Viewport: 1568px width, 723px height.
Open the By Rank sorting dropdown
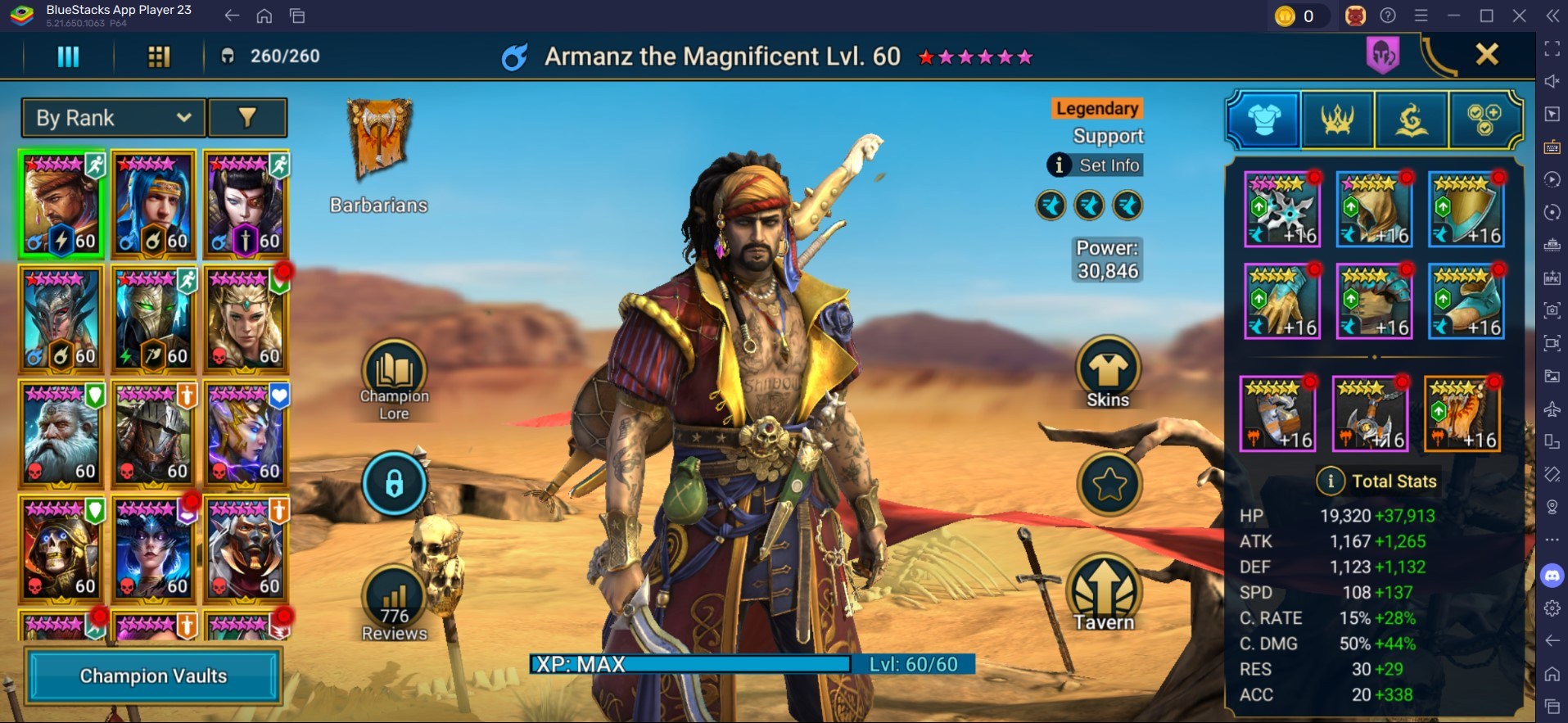coord(113,118)
